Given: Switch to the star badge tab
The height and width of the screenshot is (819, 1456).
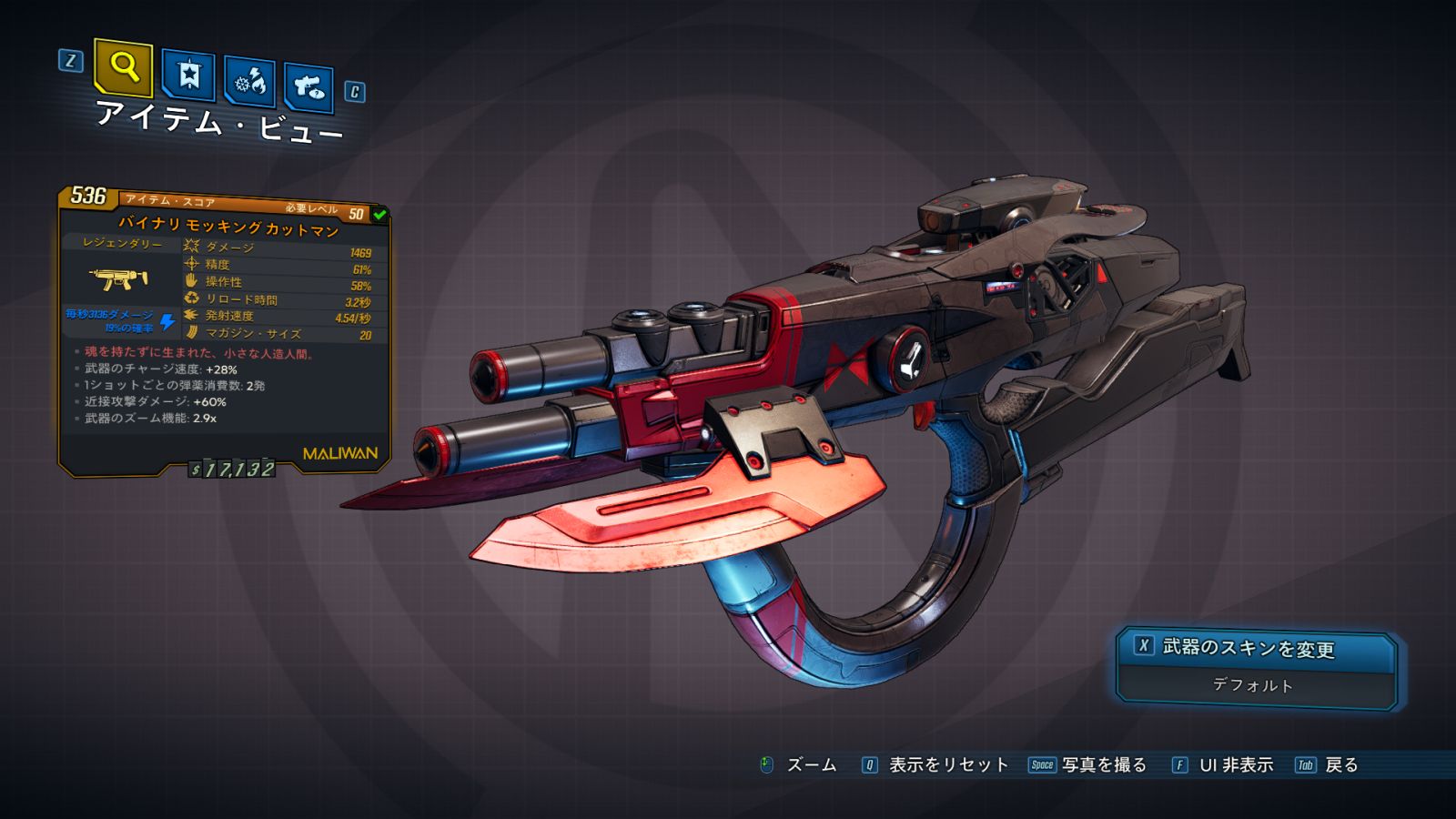Looking at the screenshot, I should 188,76.
